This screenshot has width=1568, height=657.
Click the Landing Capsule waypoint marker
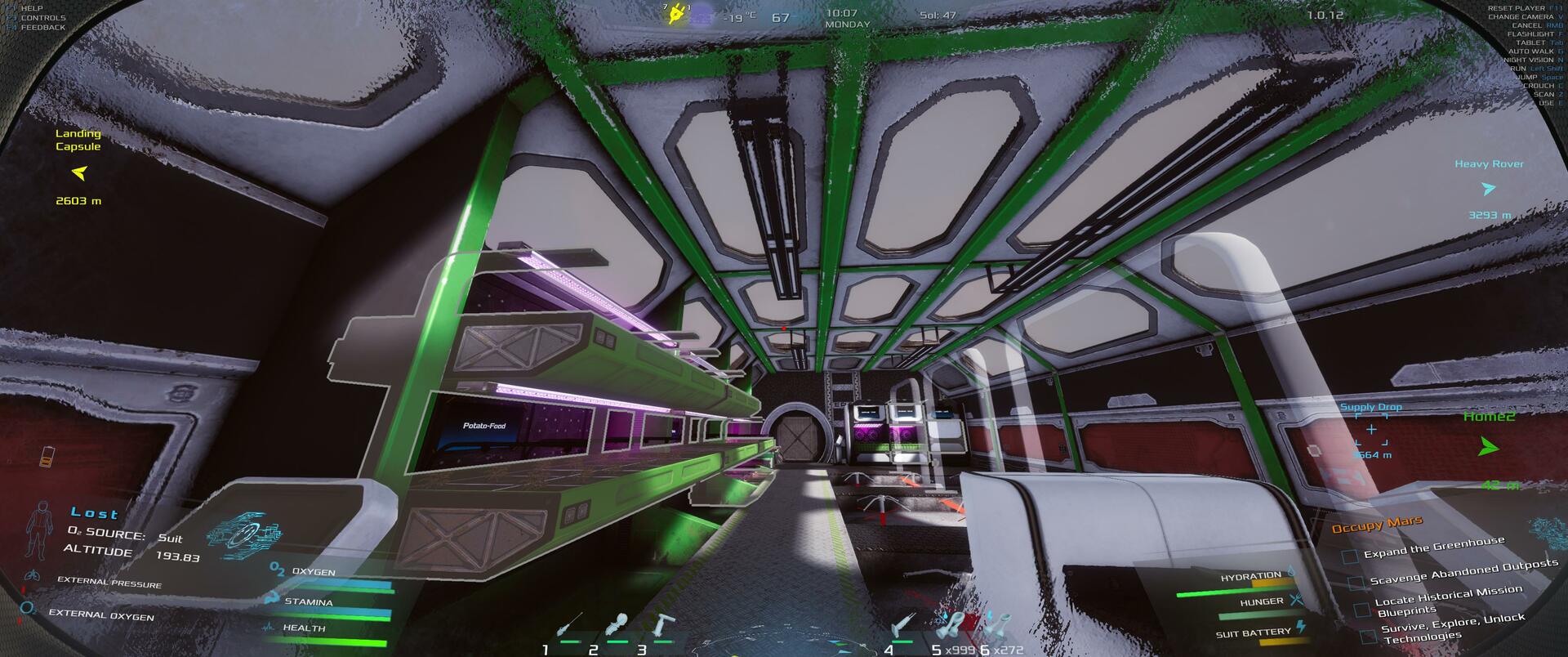79,173
